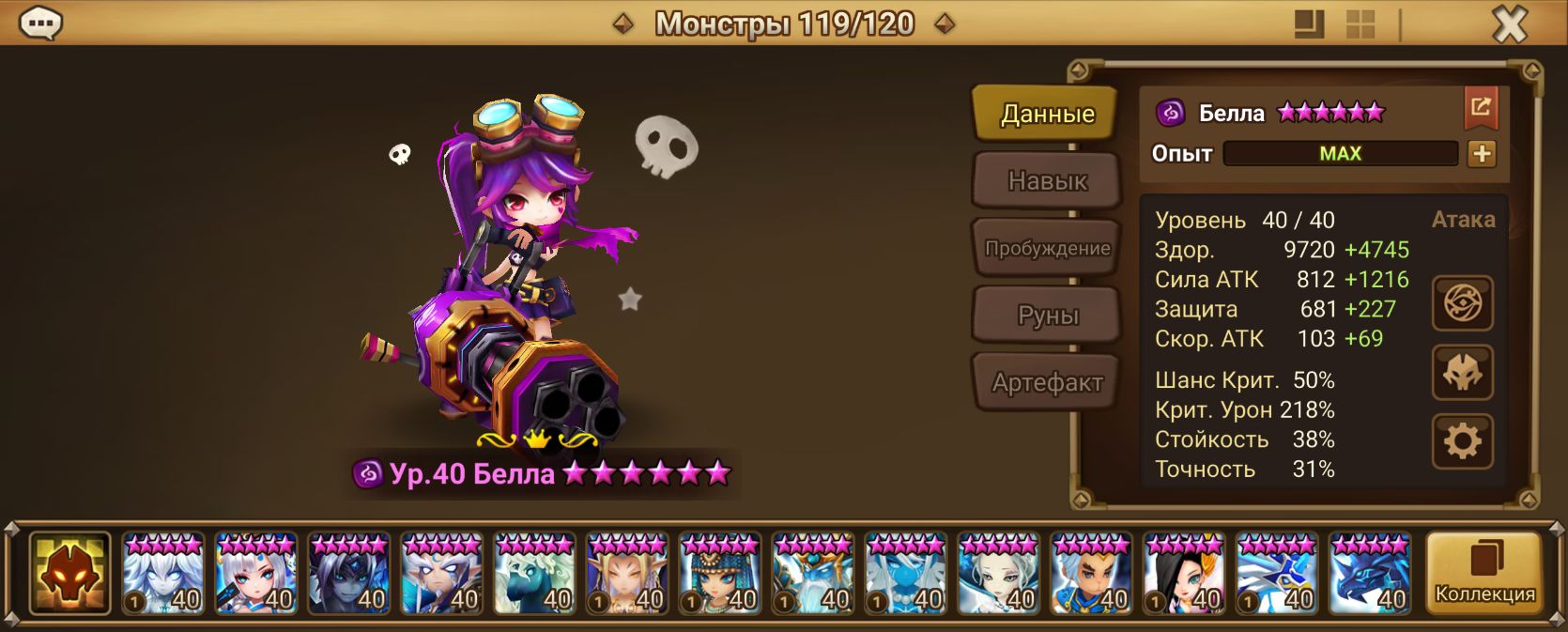Select the dark blue dragon monster thumbnail
This screenshot has height=632, width=1568.
click(1370, 573)
